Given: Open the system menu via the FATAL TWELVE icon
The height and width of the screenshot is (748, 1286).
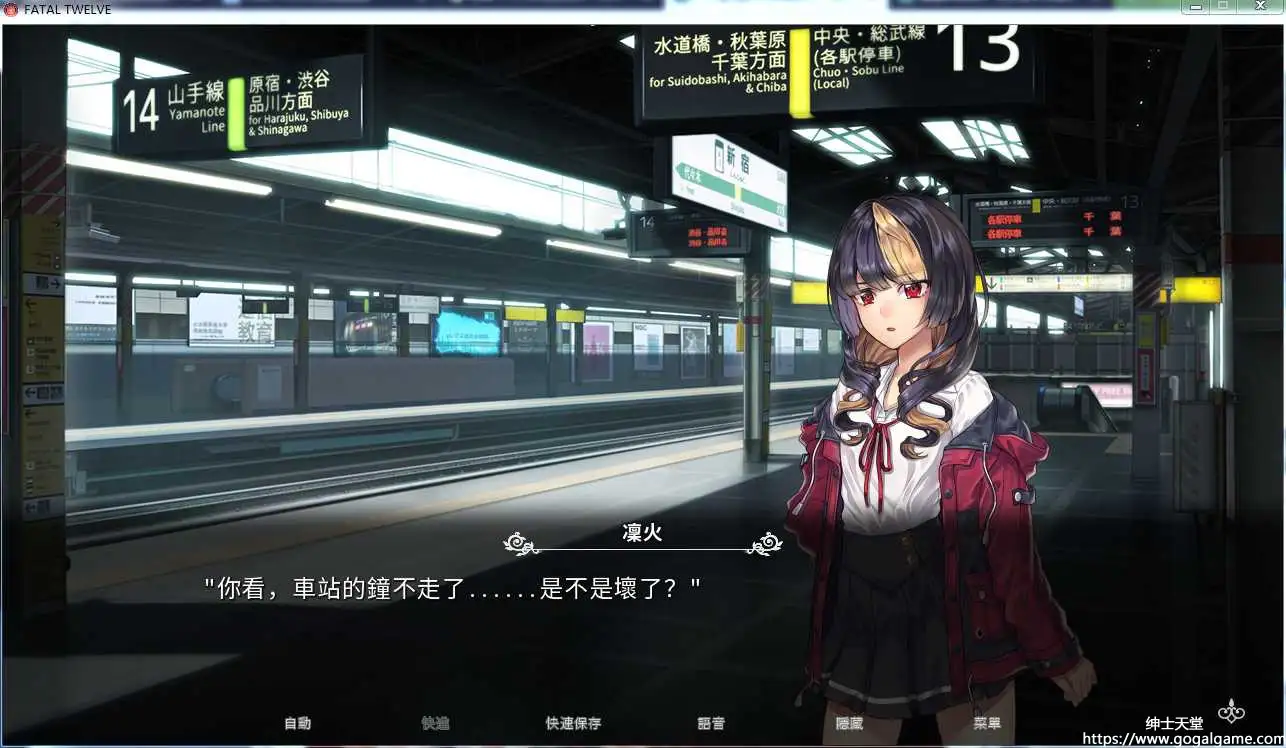Looking at the screenshot, I should 8,8.
